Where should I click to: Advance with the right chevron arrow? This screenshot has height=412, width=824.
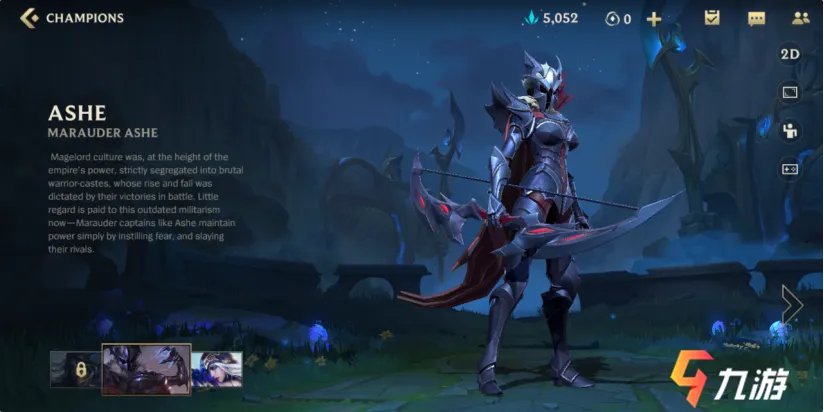point(792,304)
